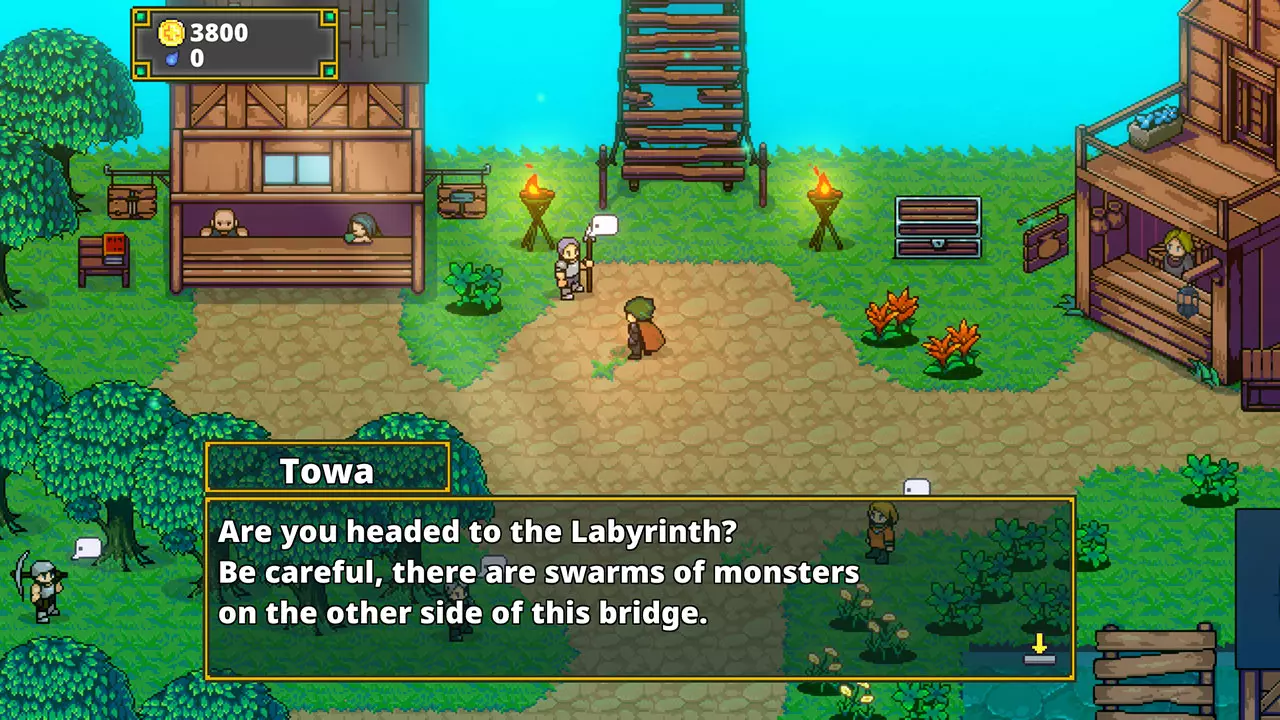Click the blue gem currency icon
The image size is (1280, 720).
click(x=171, y=58)
